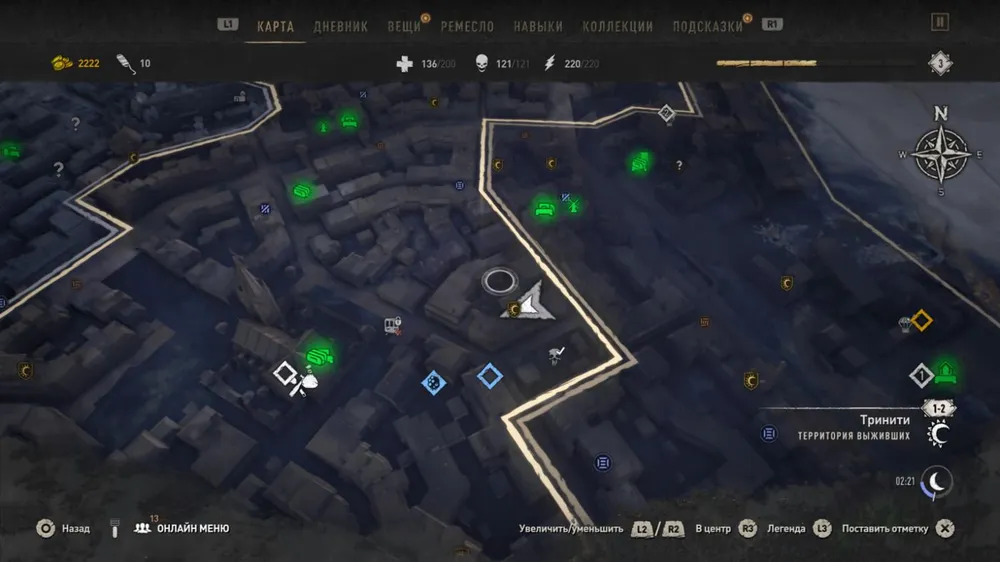Click the blue diamond marker with dots
This screenshot has width=1000, height=562.
click(432, 381)
